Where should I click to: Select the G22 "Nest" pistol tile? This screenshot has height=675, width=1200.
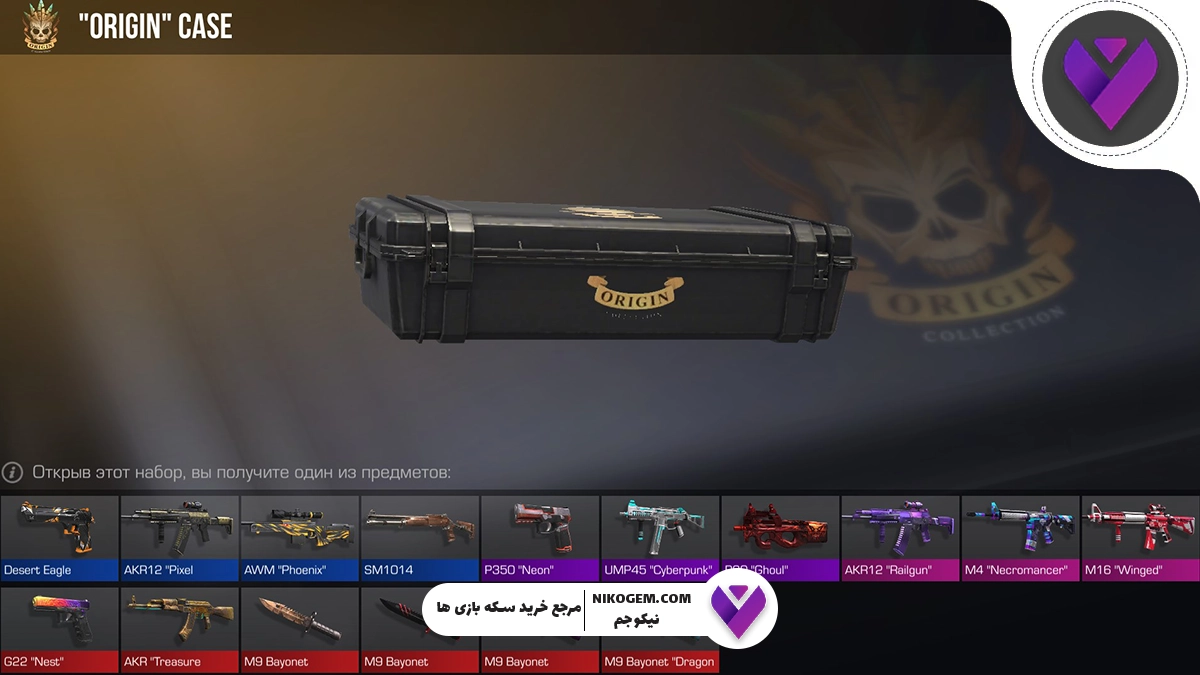click(x=59, y=628)
